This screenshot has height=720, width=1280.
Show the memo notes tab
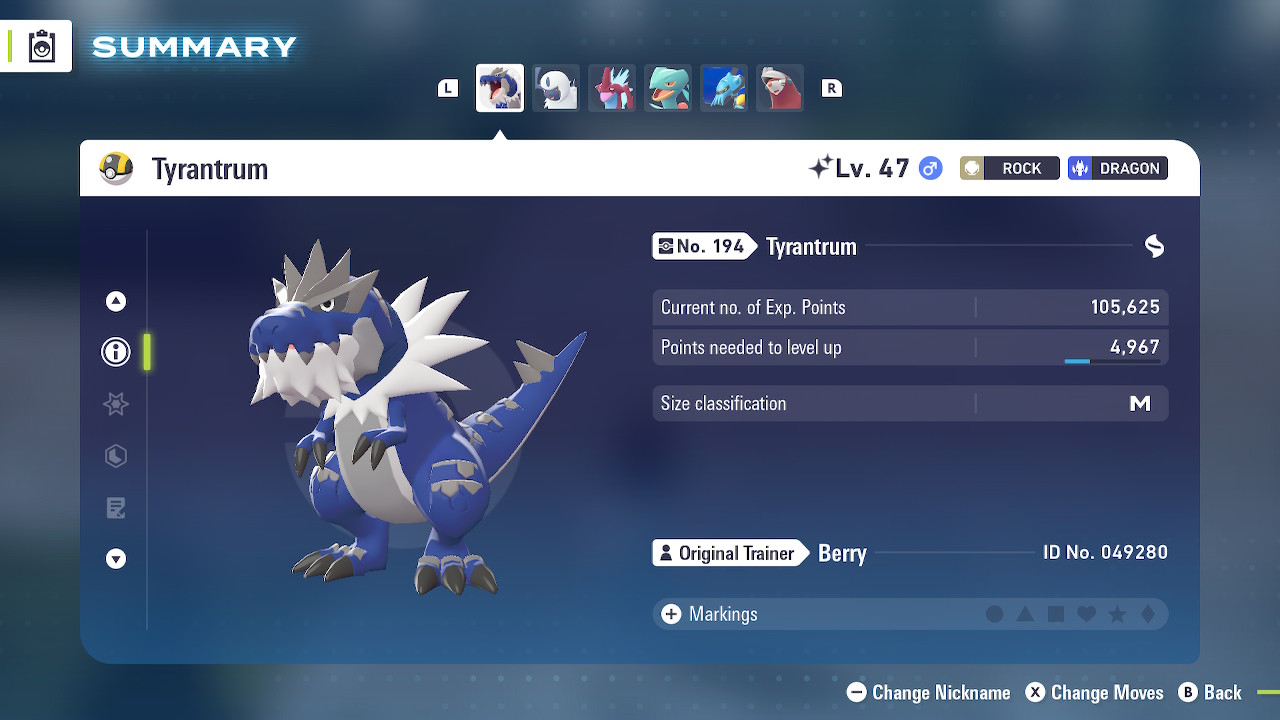(x=116, y=508)
